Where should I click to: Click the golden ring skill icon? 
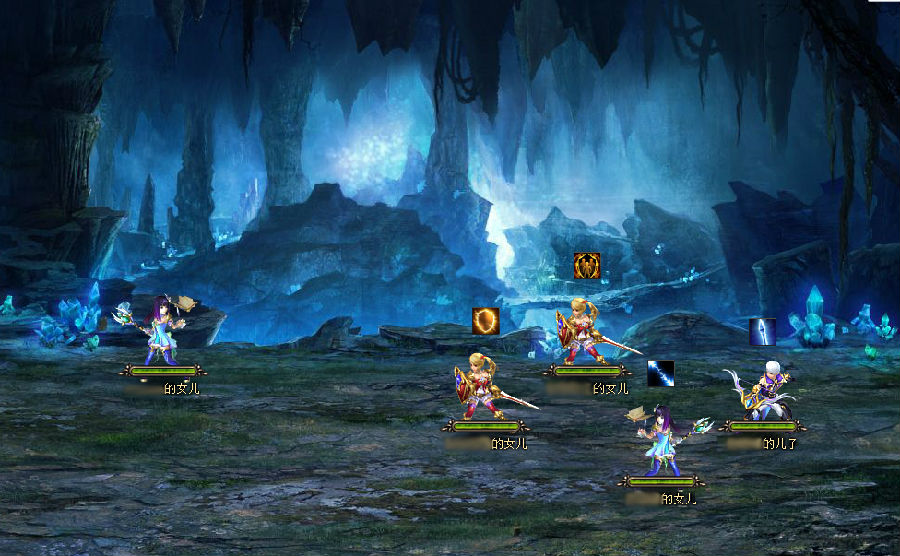[x=486, y=320]
